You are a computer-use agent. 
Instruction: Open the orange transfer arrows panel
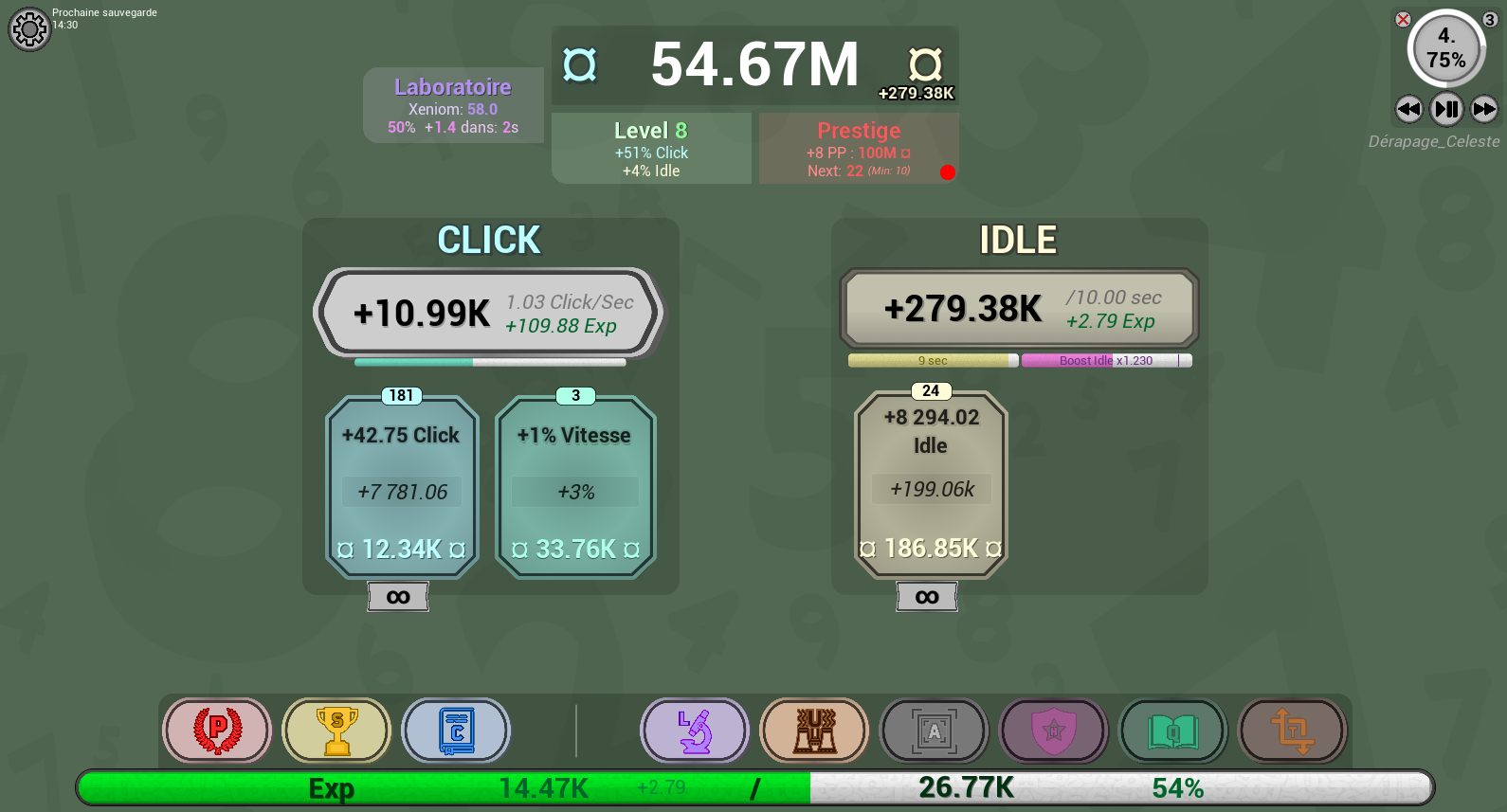coord(1292,731)
